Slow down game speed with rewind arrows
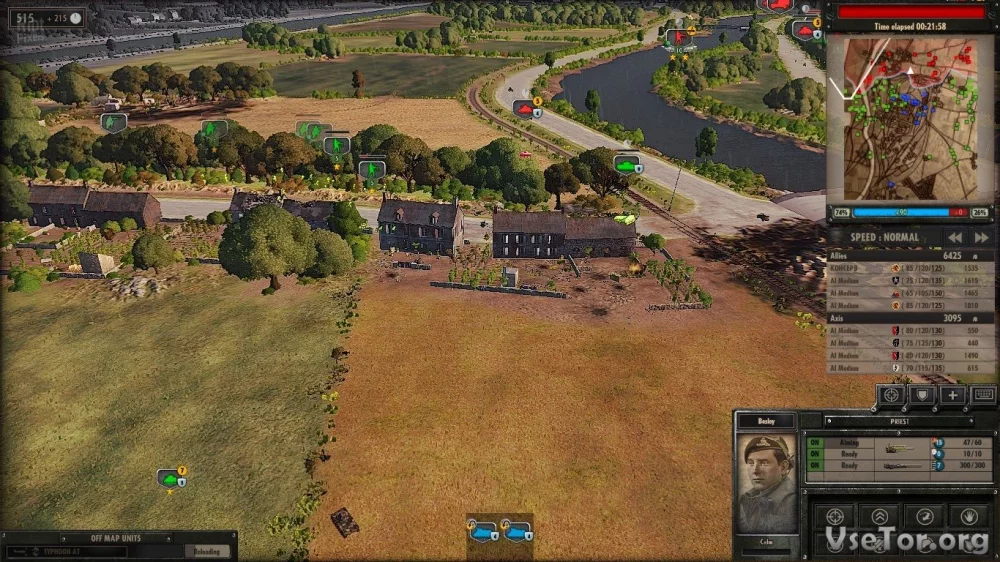The image size is (1000, 562). [x=955, y=238]
